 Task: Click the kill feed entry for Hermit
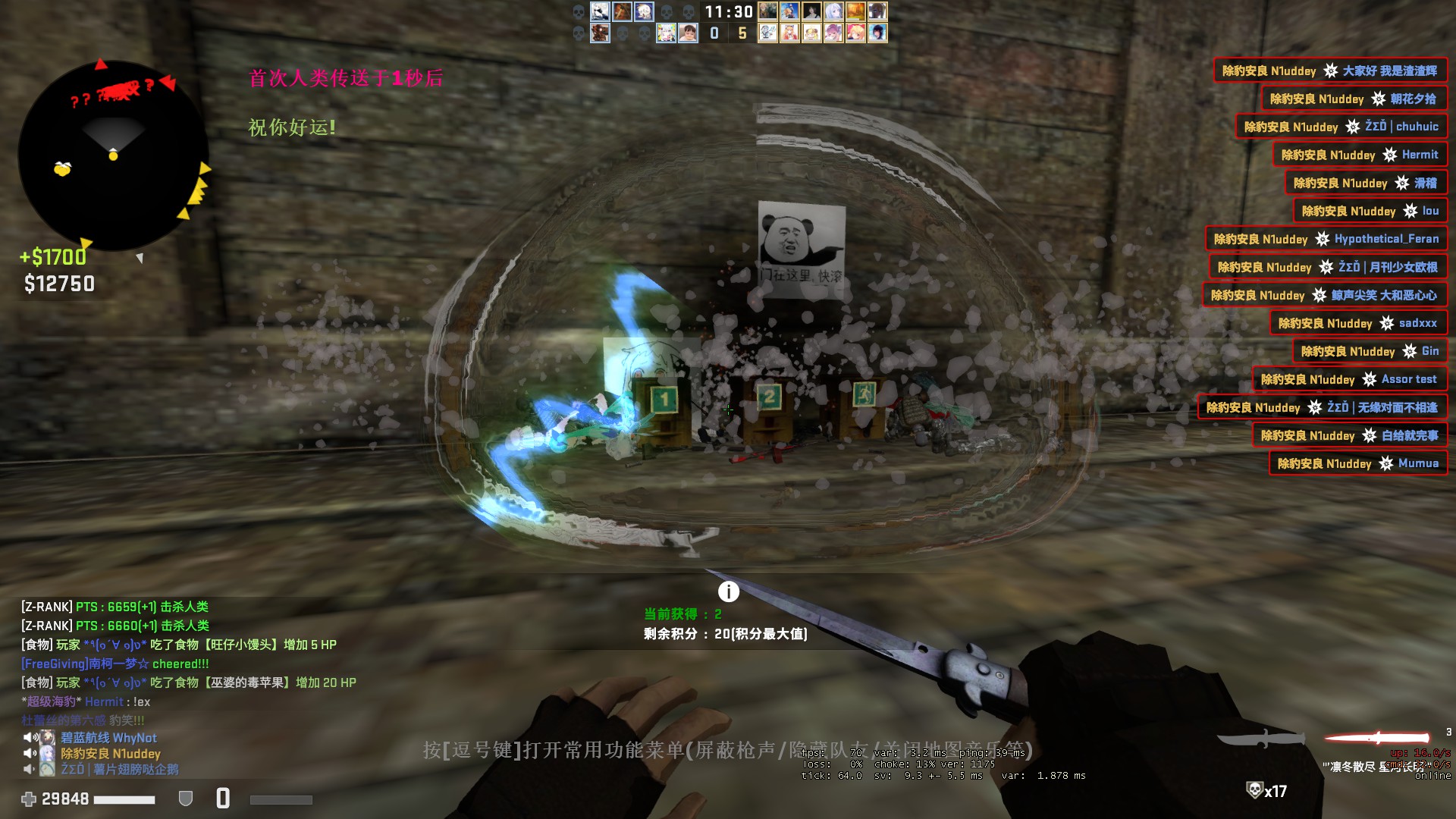(1359, 155)
